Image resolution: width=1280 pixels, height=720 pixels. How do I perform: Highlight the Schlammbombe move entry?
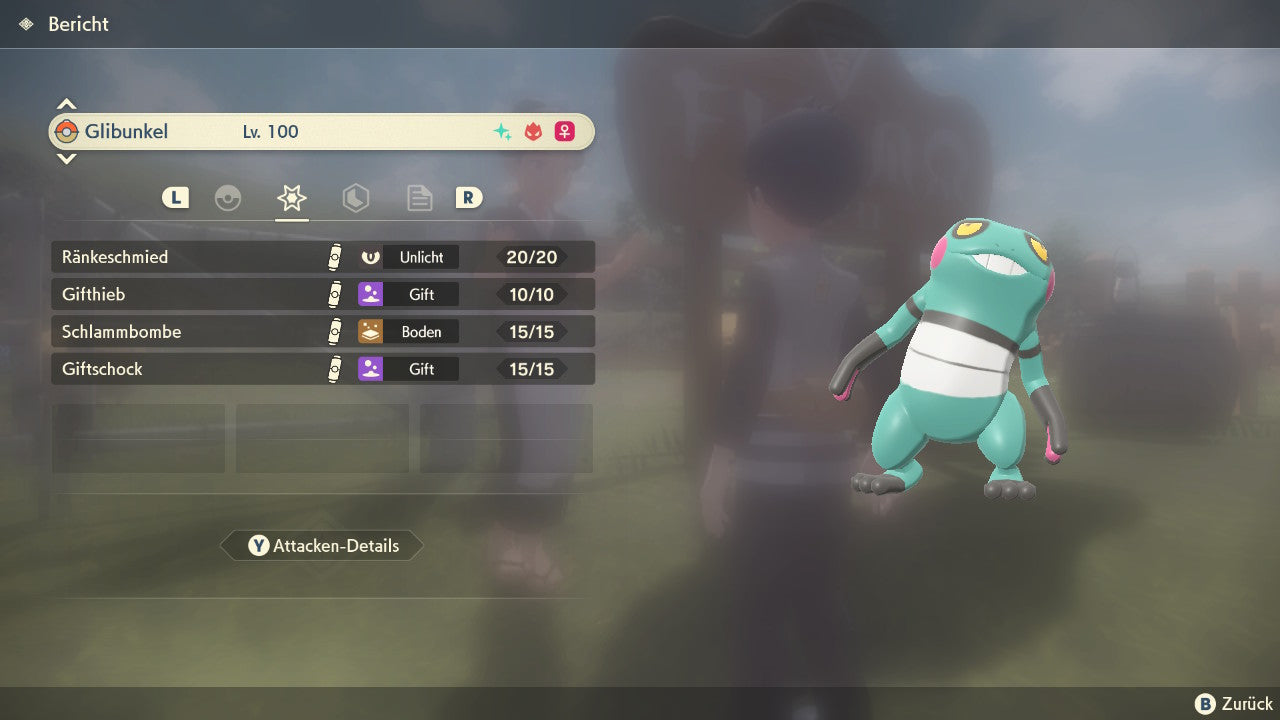(322, 331)
